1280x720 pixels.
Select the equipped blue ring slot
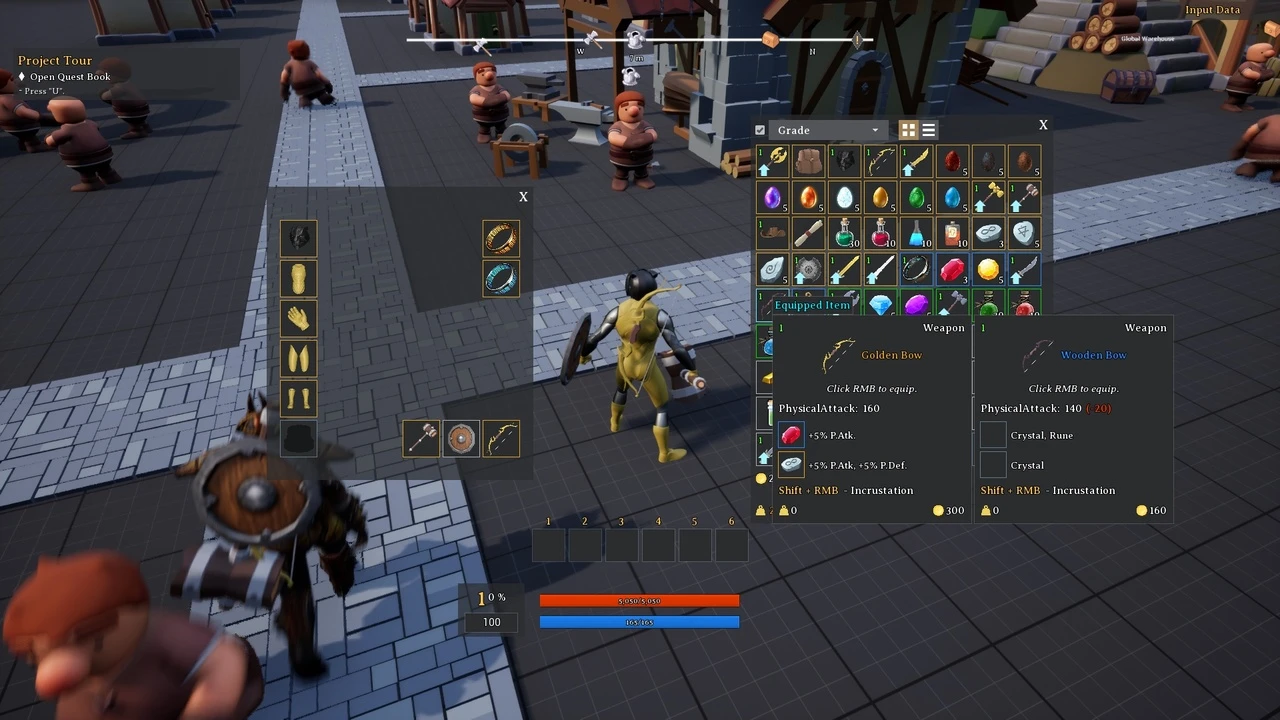point(501,278)
